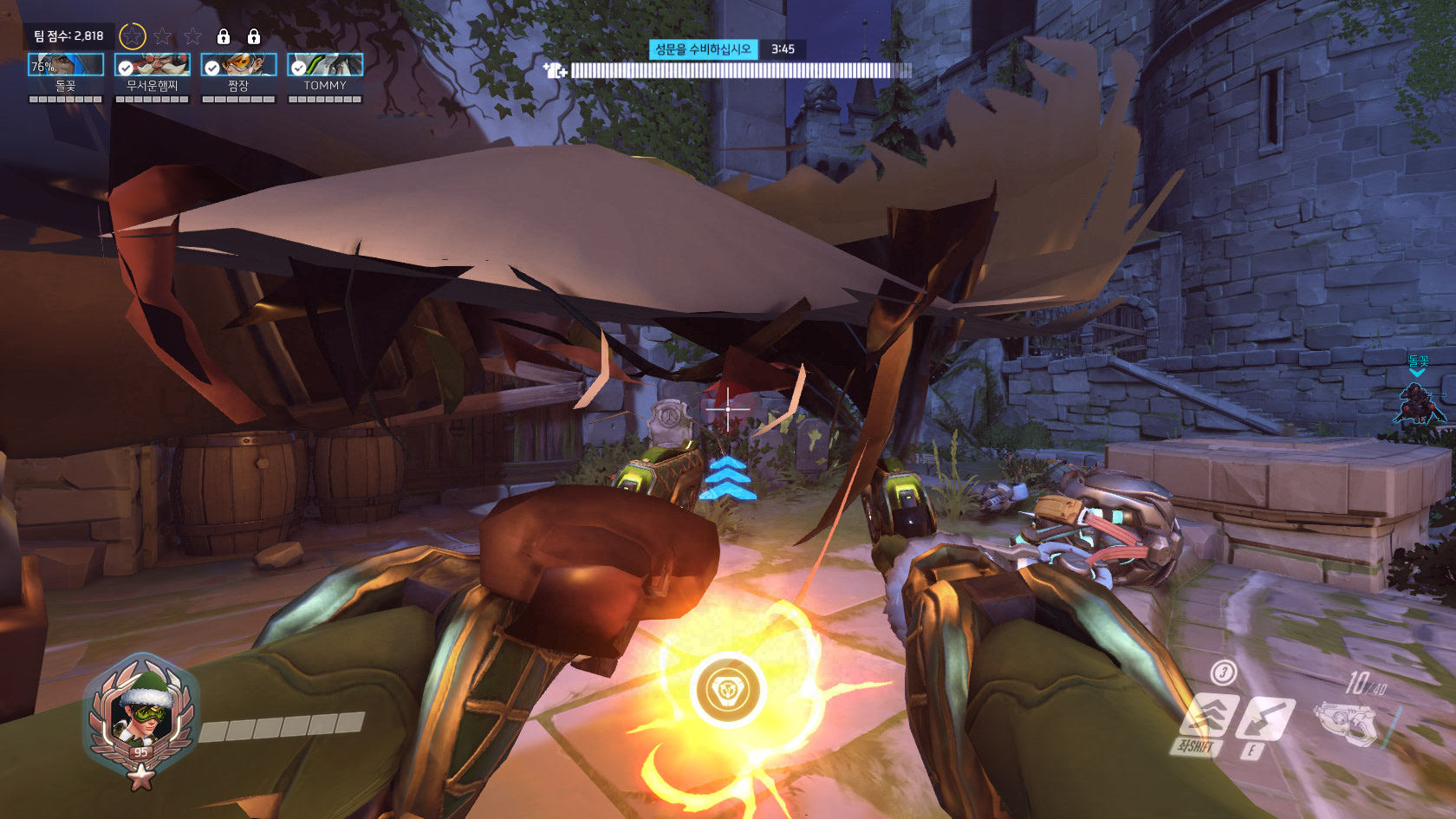
Task: Click 무서운햄찌's teammate portrait
Action: coord(152,65)
